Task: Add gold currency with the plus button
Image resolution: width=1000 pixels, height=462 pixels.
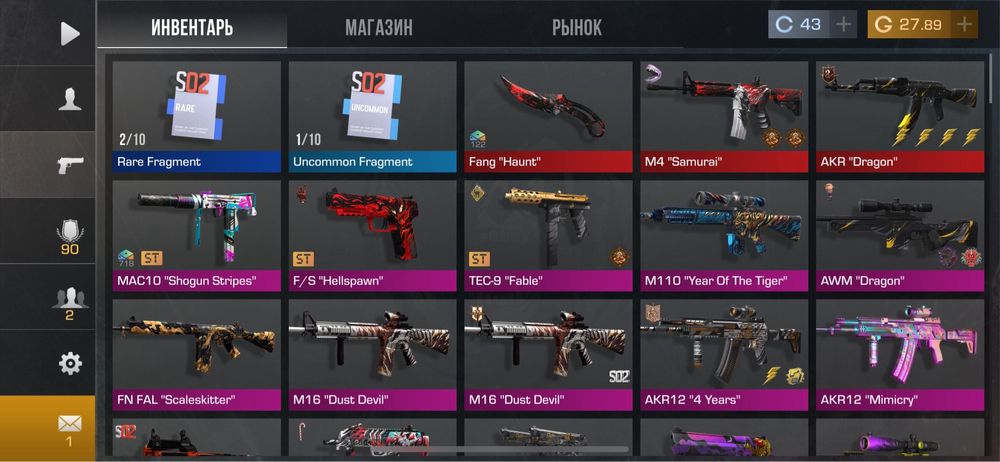Action: [x=964, y=25]
